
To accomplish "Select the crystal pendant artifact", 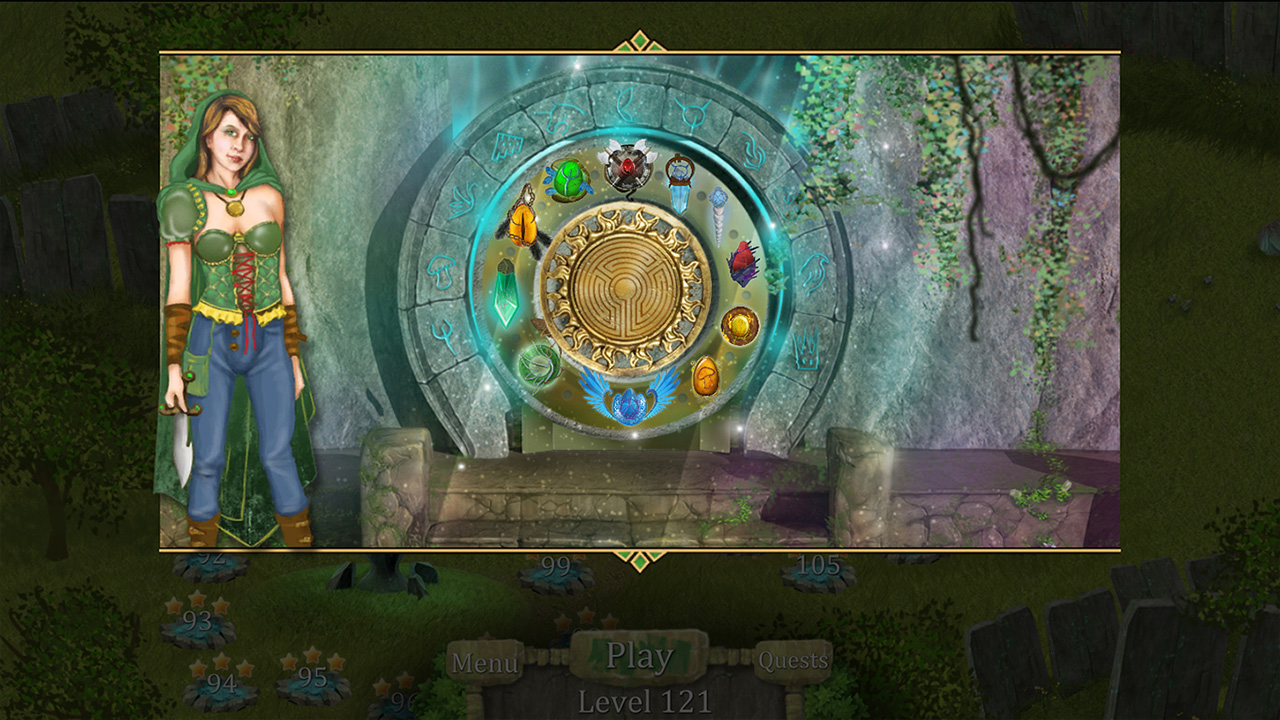I will [679, 203].
